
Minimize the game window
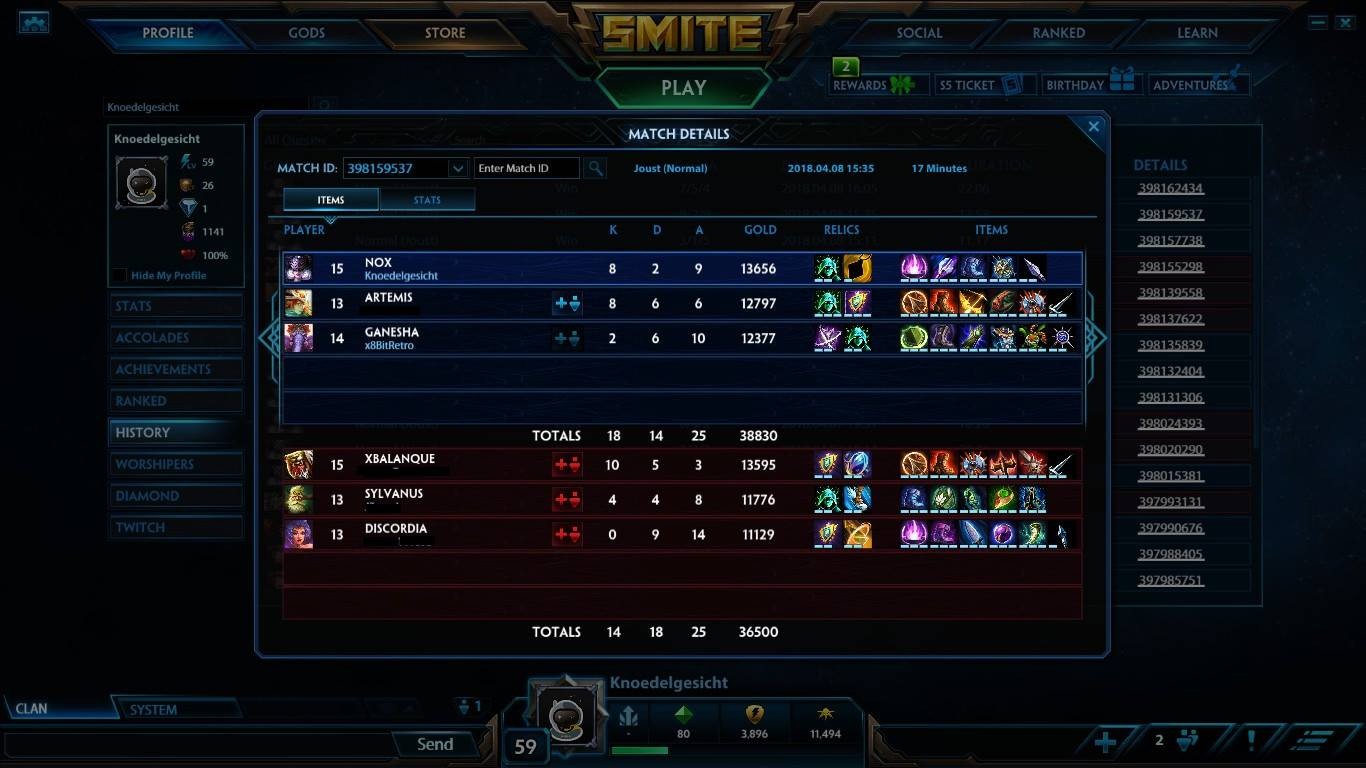[x=1318, y=22]
